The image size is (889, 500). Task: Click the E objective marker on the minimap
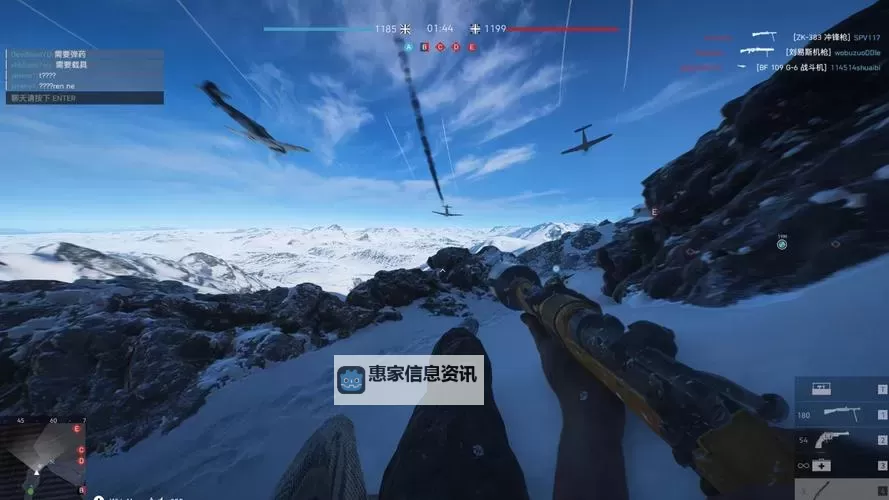coord(78,429)
